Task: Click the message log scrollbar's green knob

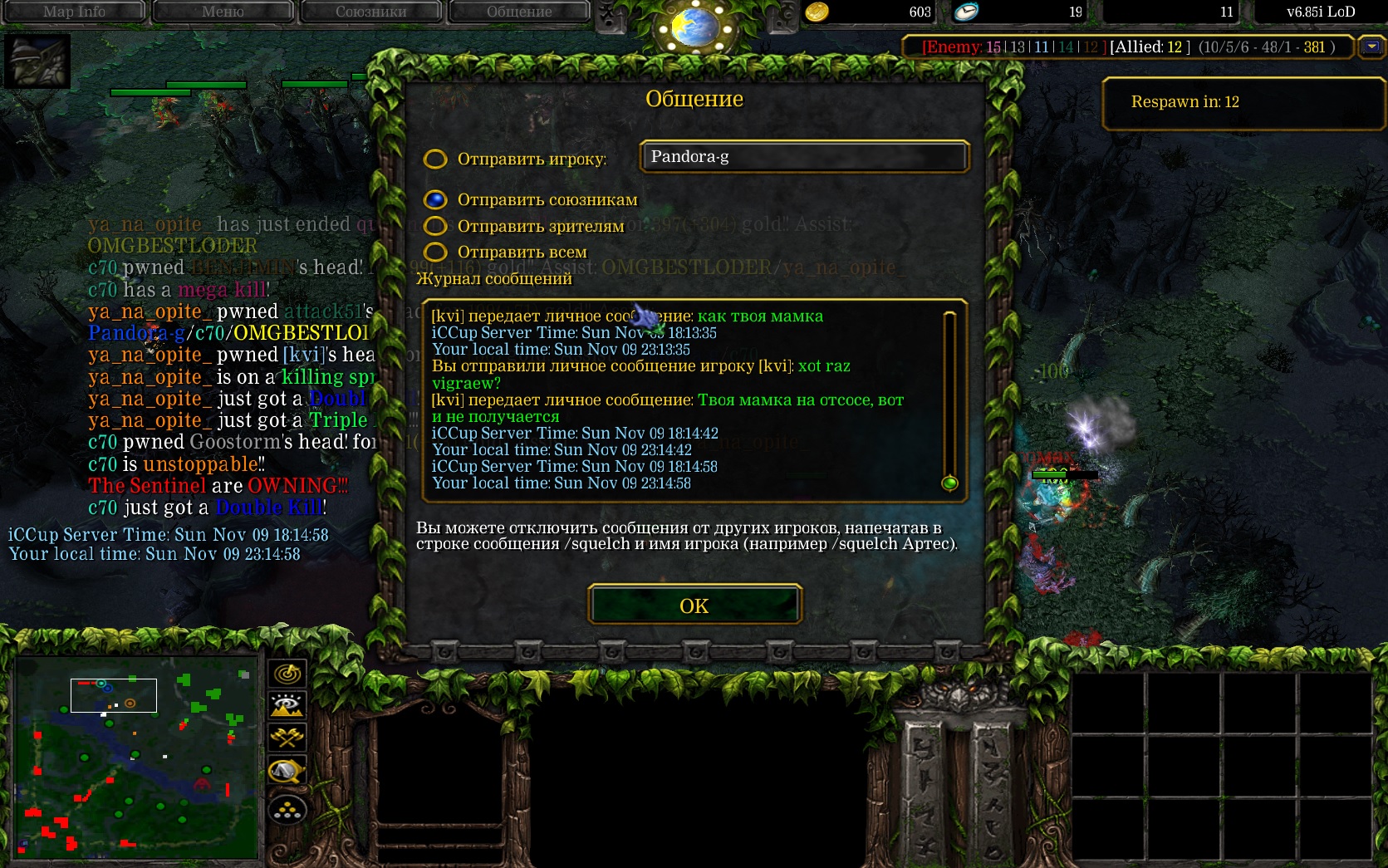Action: pyautogui.click(x=949, y=483)
